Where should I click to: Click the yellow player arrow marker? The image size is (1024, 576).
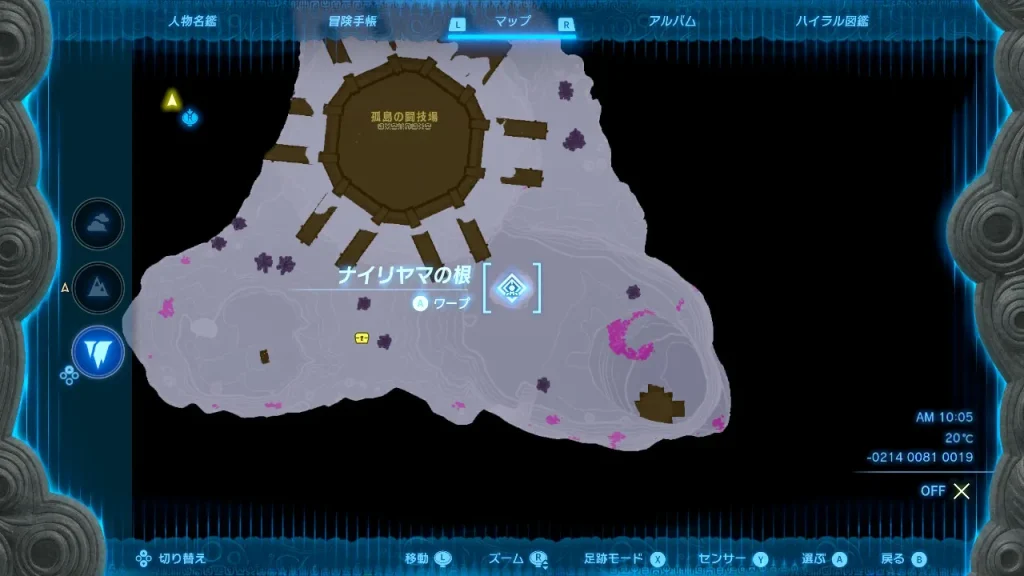[x=172, y=99]
